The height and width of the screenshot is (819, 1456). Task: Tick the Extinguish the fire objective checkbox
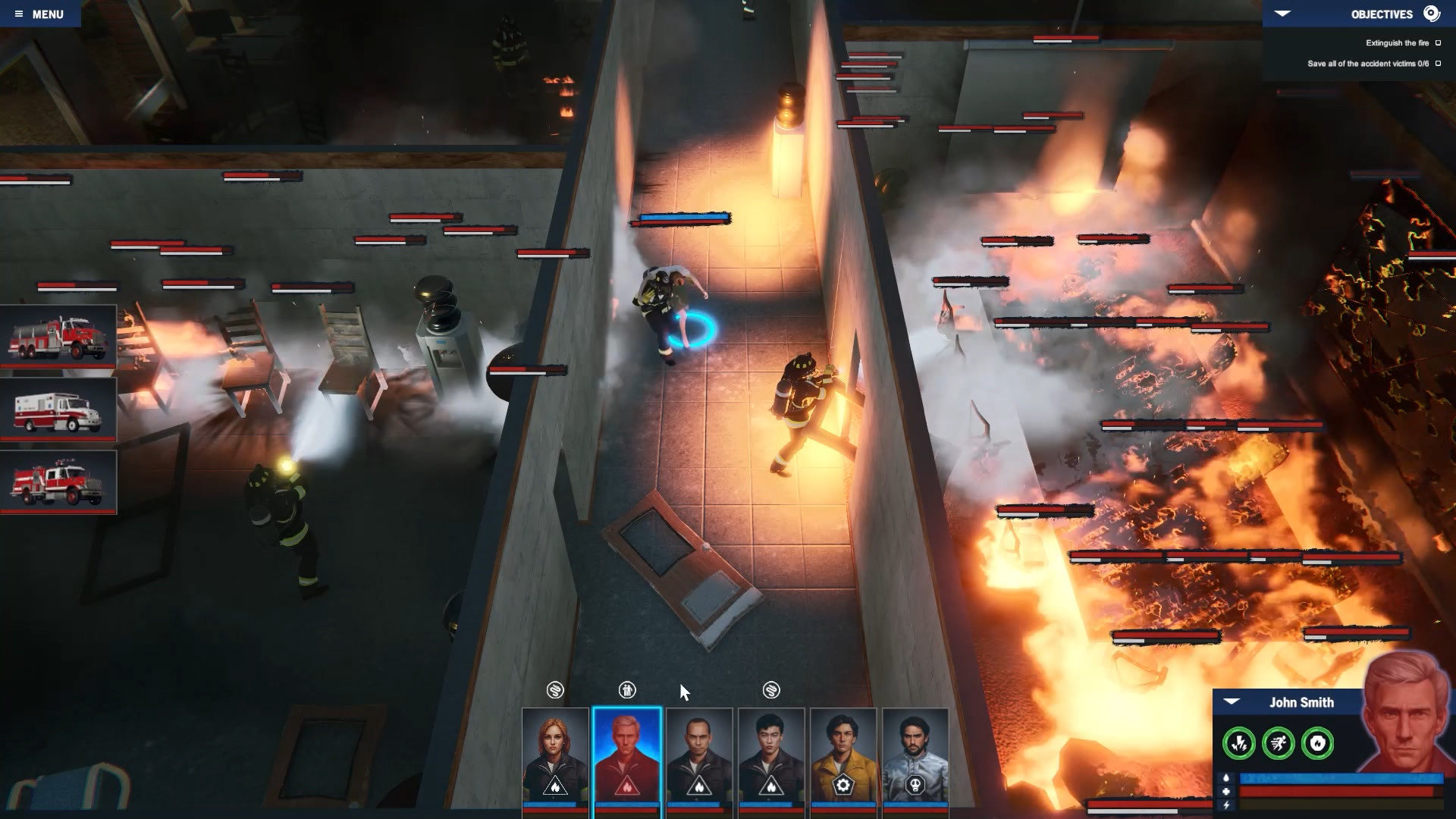pyautogui.click(x=1438, y=43)
